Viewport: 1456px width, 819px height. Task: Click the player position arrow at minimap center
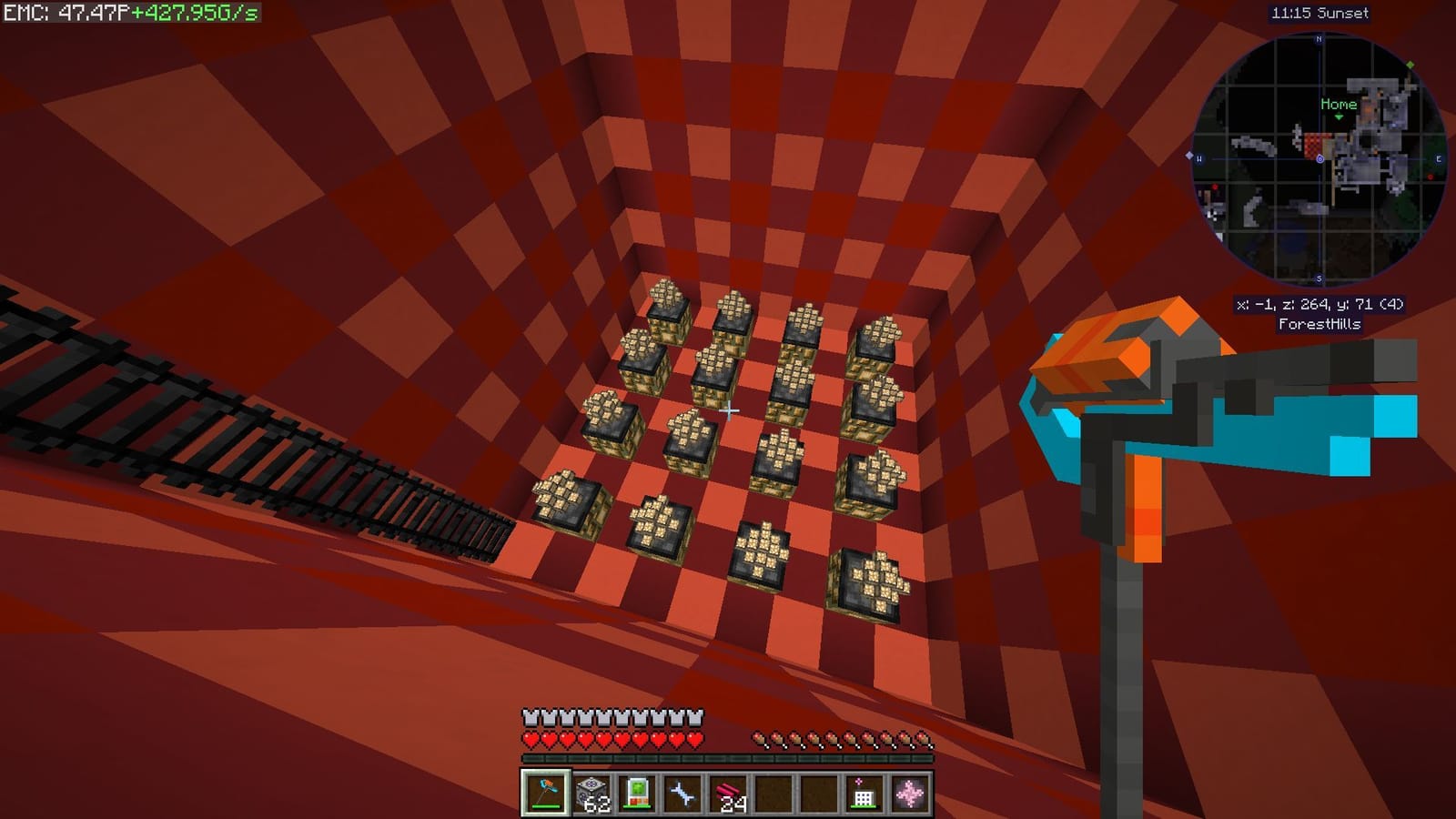coord(1319,159)
